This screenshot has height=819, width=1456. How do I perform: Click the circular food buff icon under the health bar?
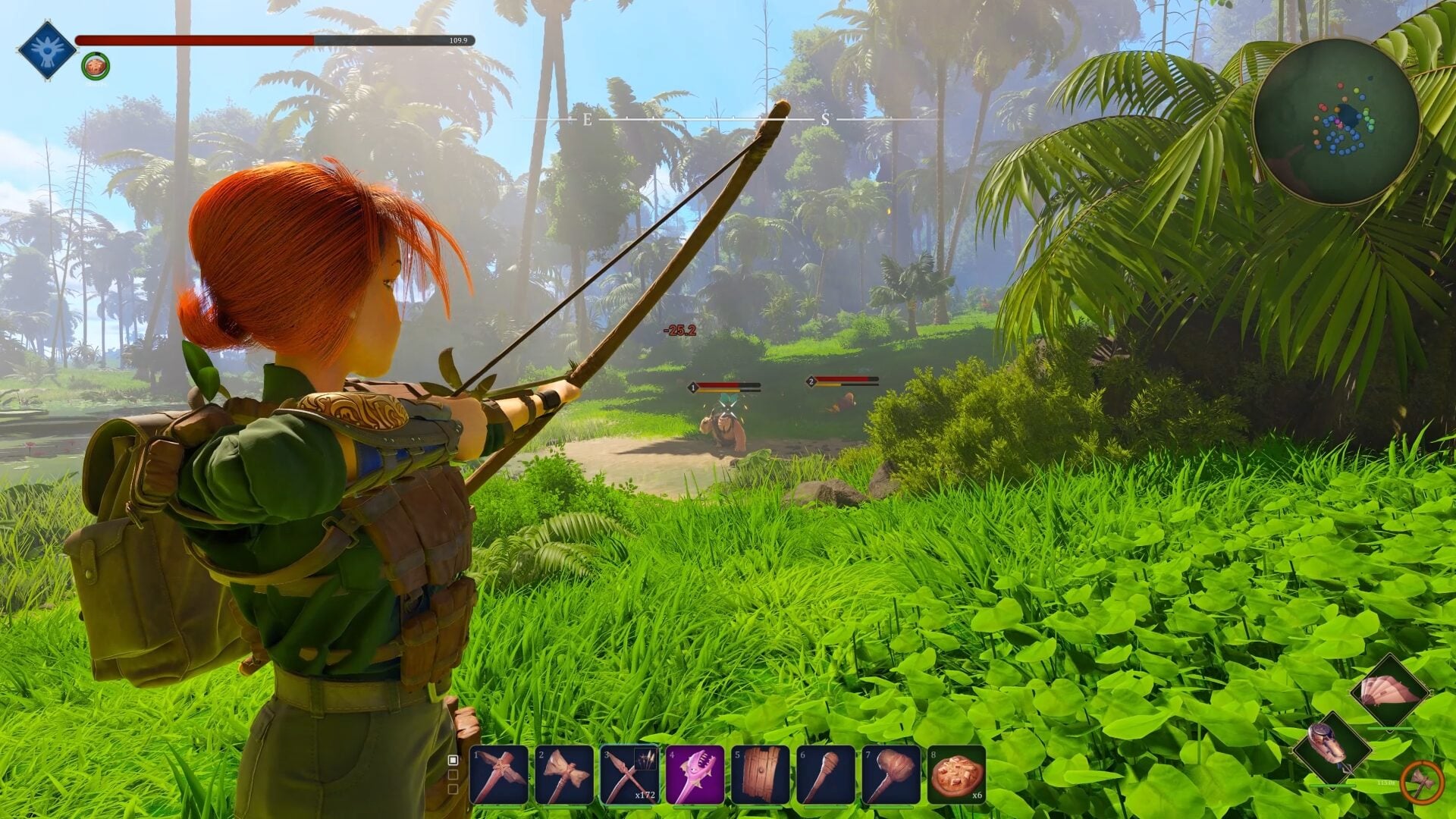[x=96, y=64]
